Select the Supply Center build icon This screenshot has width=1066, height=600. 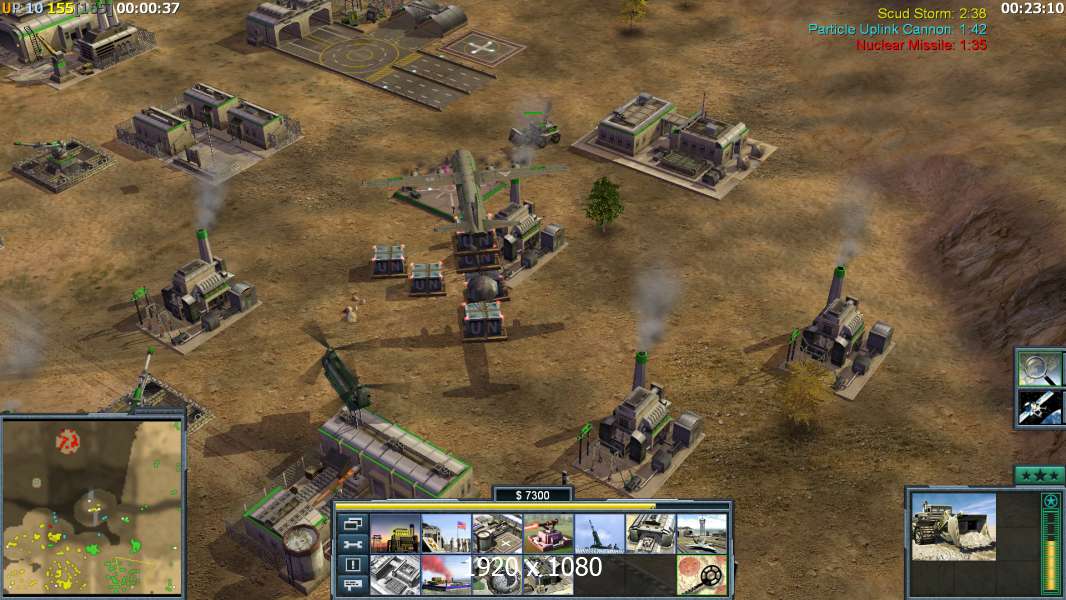tap(497, 534)
